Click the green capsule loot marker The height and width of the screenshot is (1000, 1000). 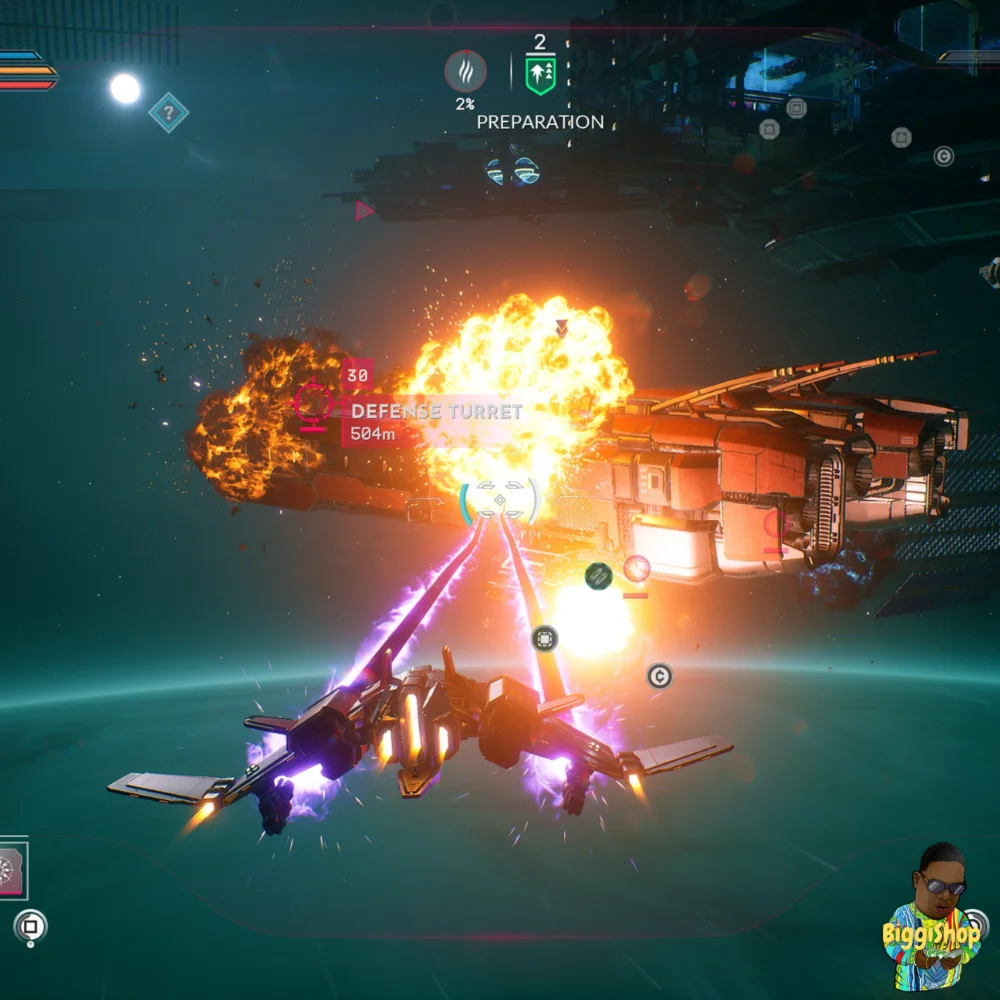pyautogui.click(x=598, y=575)
